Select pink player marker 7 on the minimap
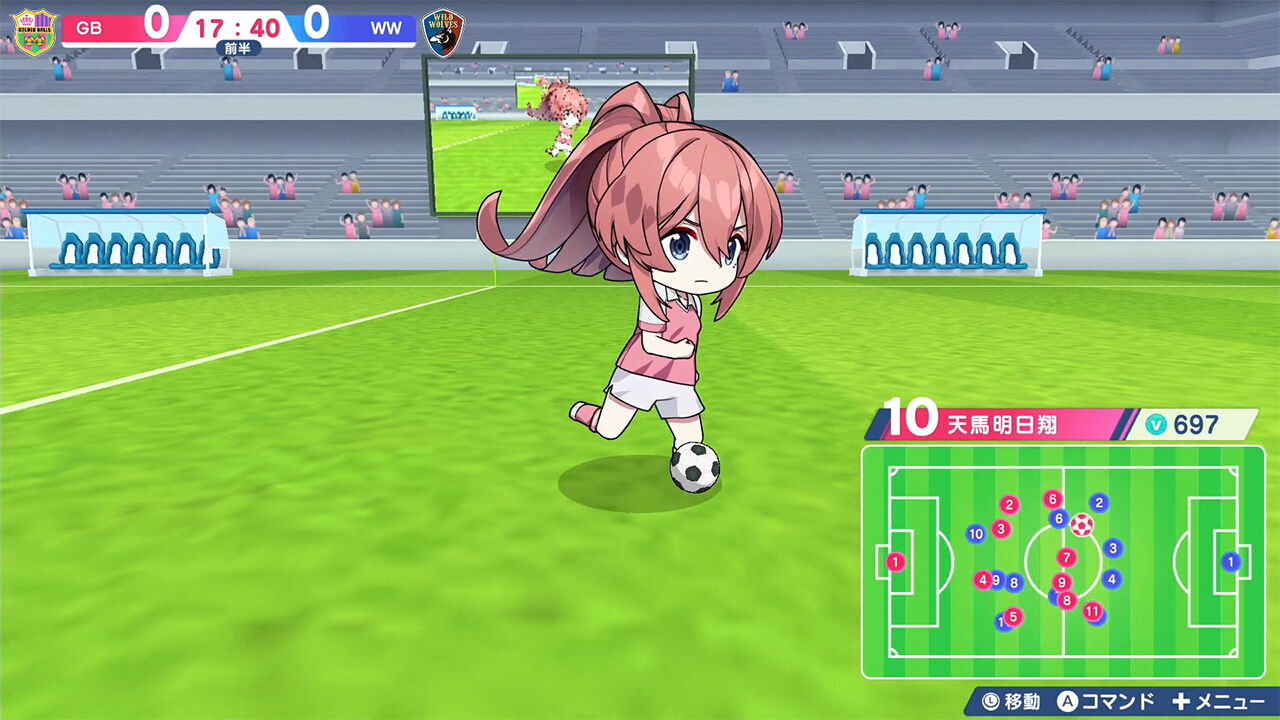The image size is (1280, 720). [x=1067, y=556]
